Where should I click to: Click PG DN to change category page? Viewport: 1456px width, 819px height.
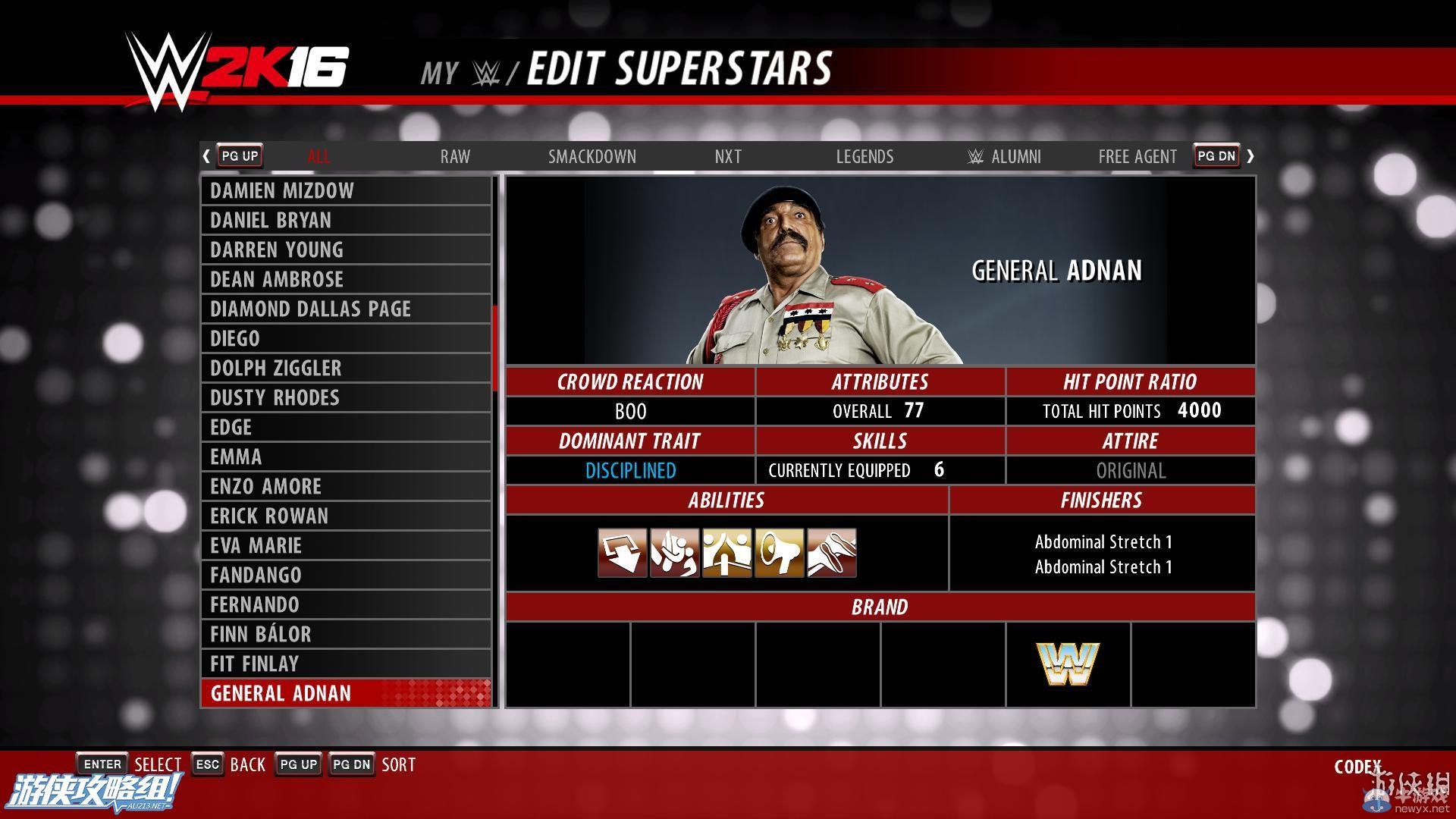1216,155
